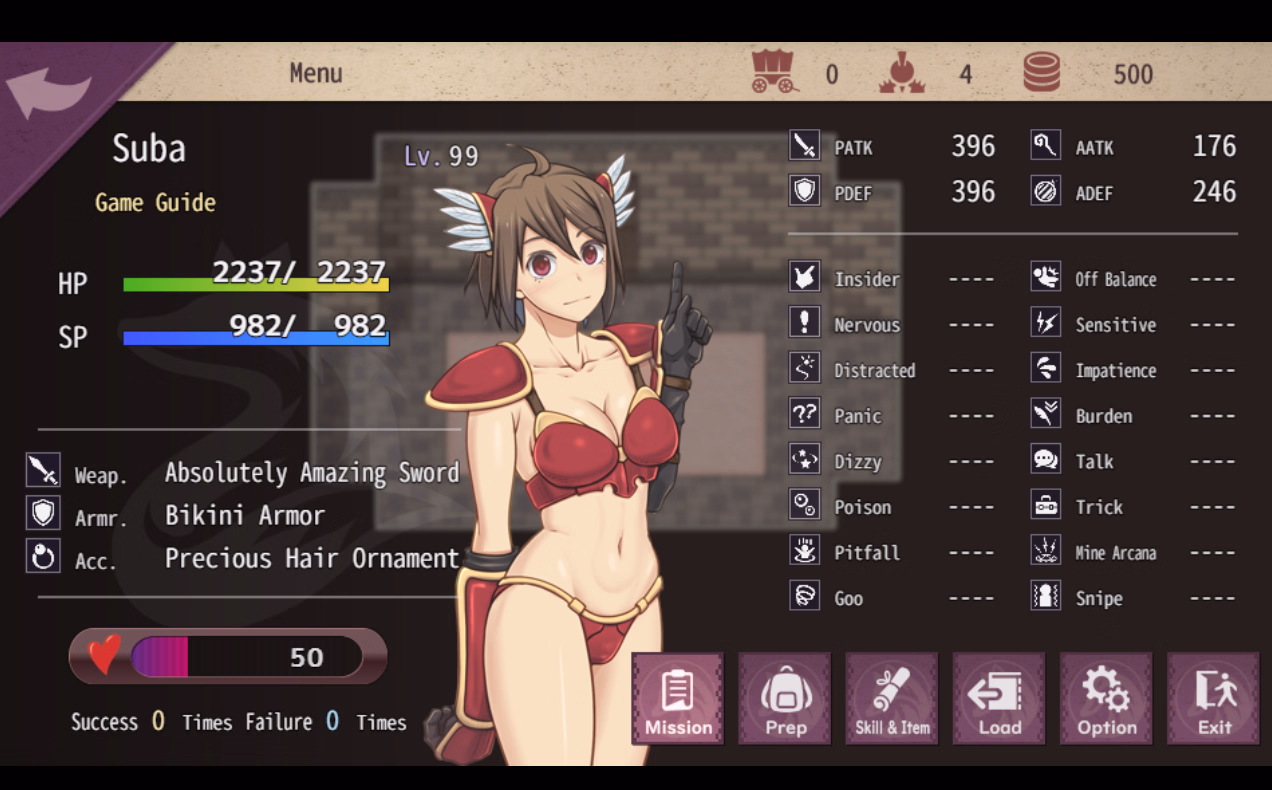Image resolution: width=1272 pixels, height=790 pixels.
Task: Select the Precious Hair Ornament accessory slot
Action: 311,559
